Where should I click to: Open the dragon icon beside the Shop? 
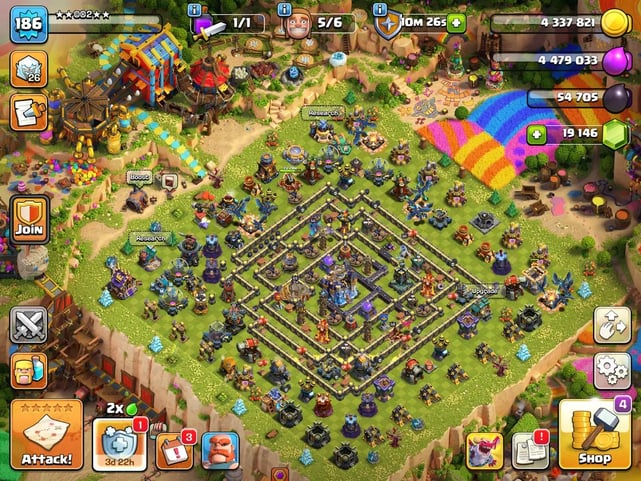coord(485,450)
